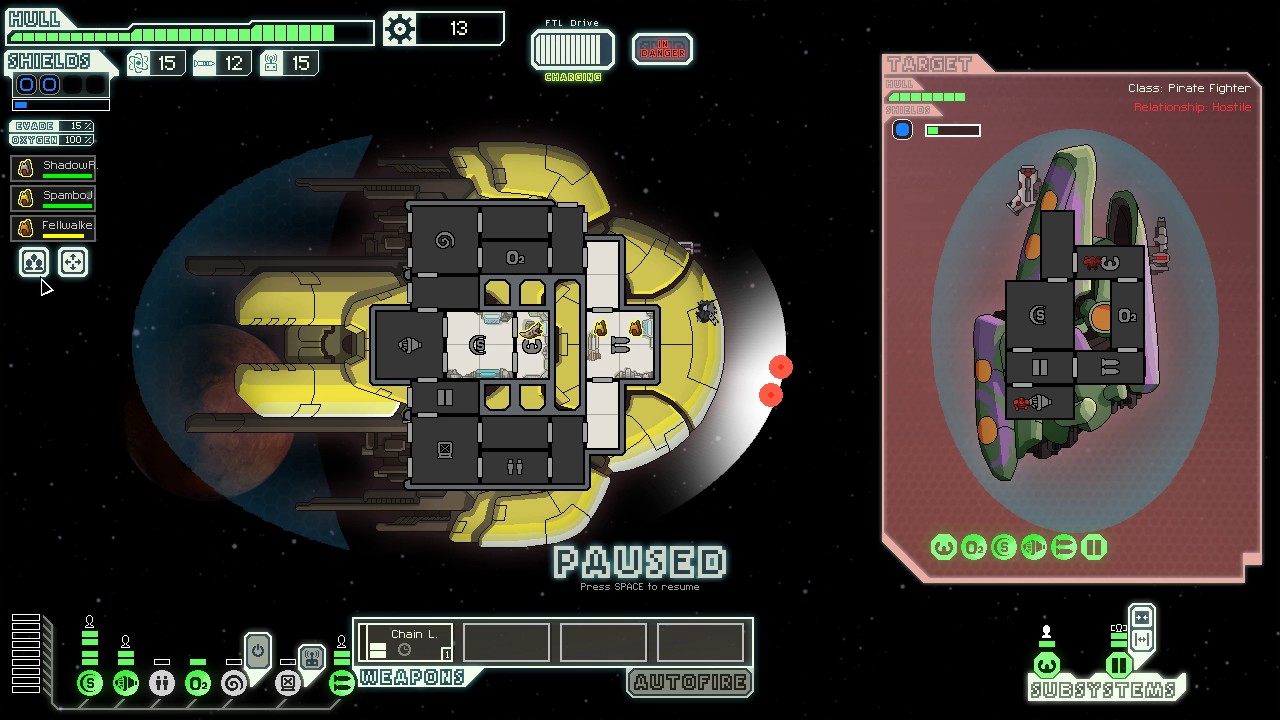Image resolution: width=1280 pixels, height=720 pixels.
Task: Click the shields system power icon
Action: [90, 683]
